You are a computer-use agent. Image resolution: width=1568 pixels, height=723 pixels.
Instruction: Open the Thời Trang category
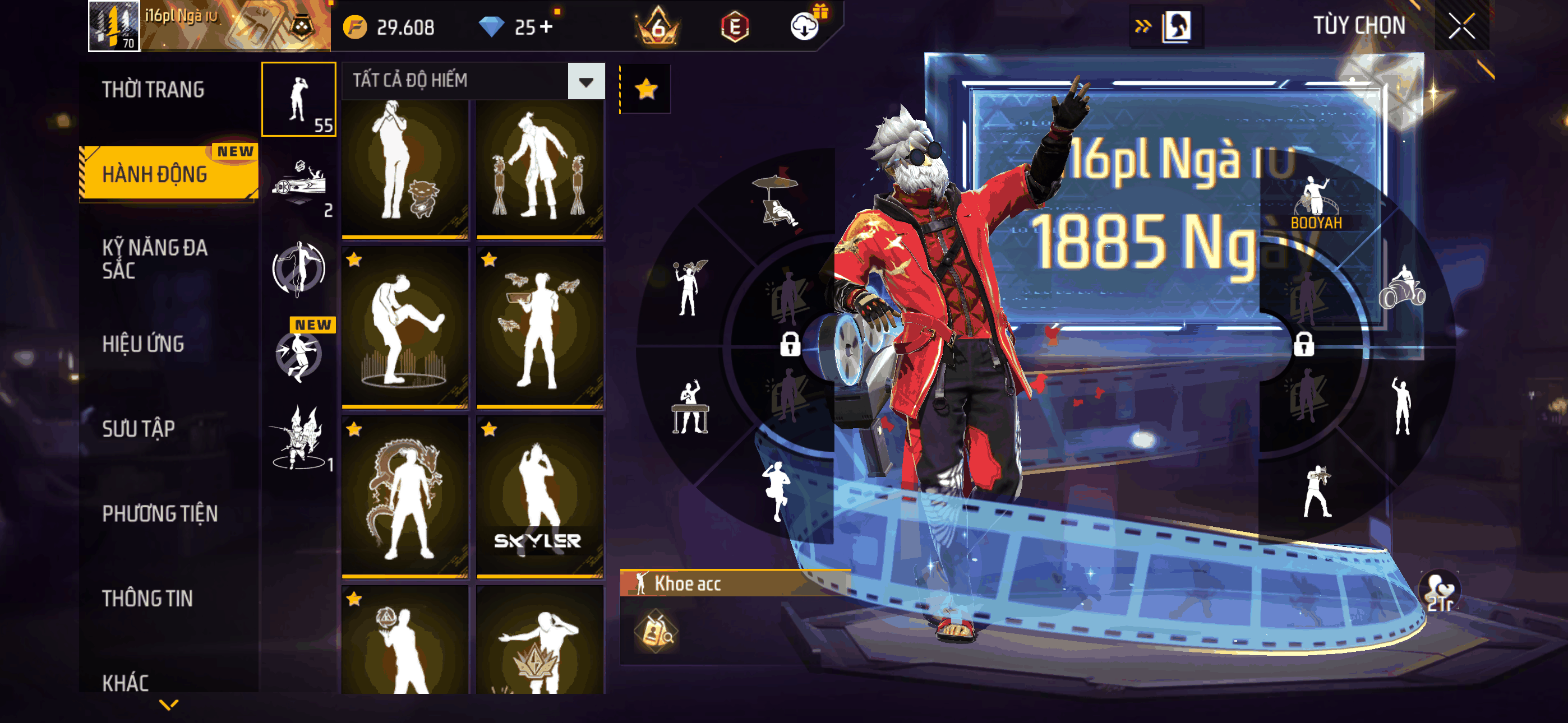(x=153, y=90)
